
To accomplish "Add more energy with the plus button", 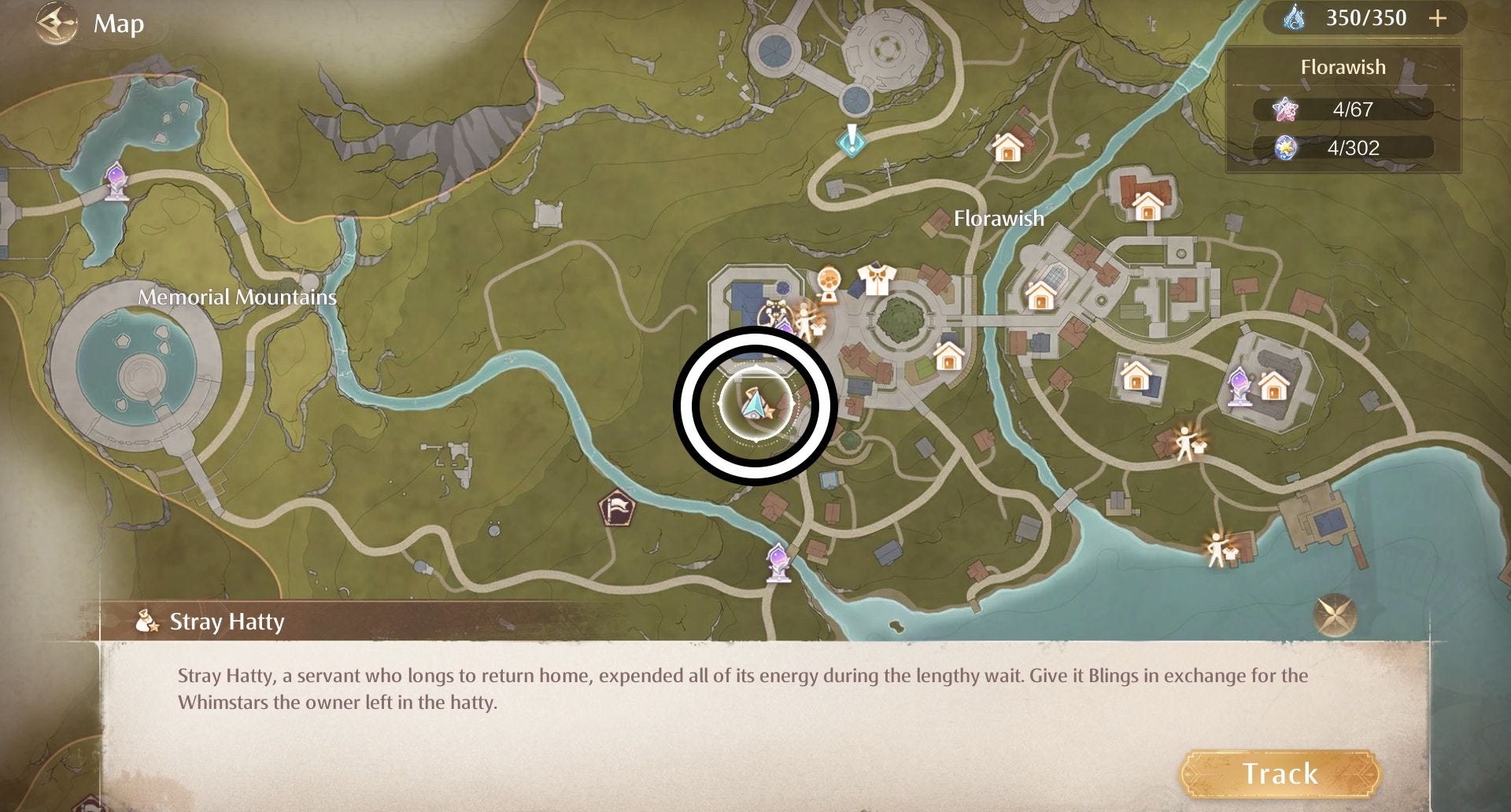I will (1438, 19).
